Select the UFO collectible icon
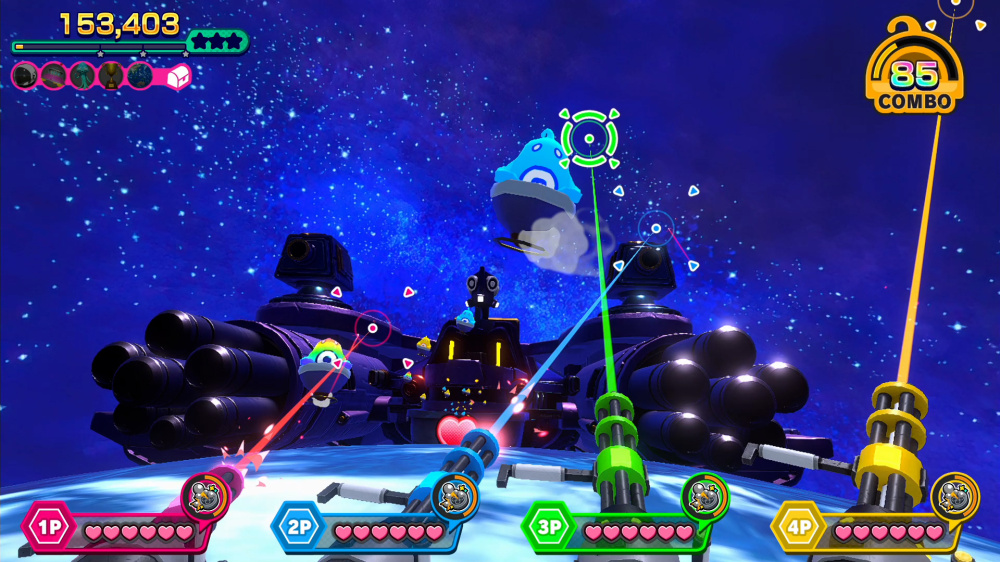The image size is (1000, 562). pos(53,75)
